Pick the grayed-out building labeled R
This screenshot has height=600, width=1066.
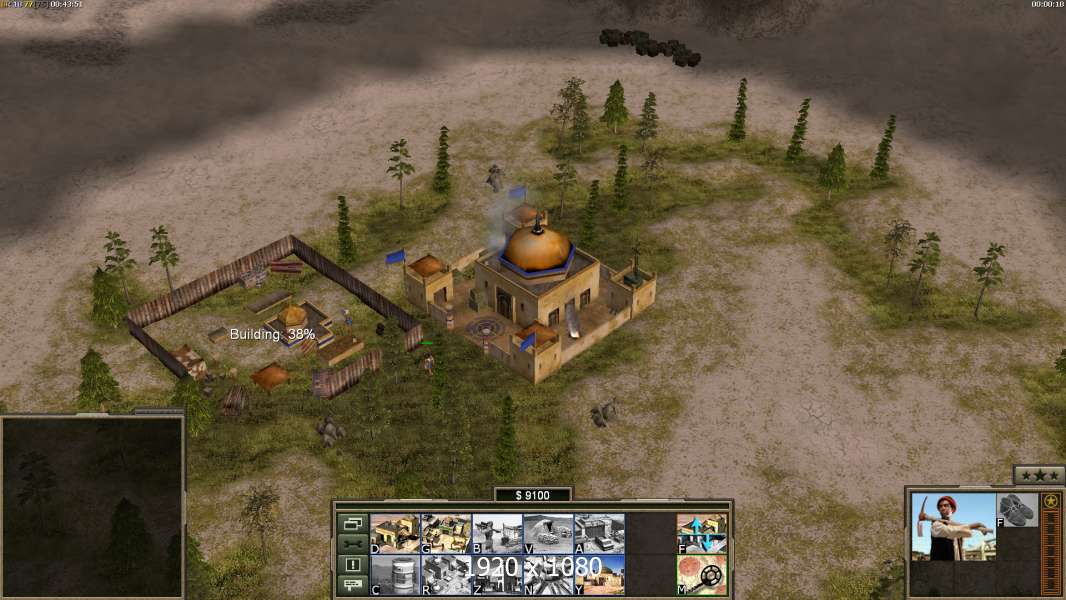(446, 574)
